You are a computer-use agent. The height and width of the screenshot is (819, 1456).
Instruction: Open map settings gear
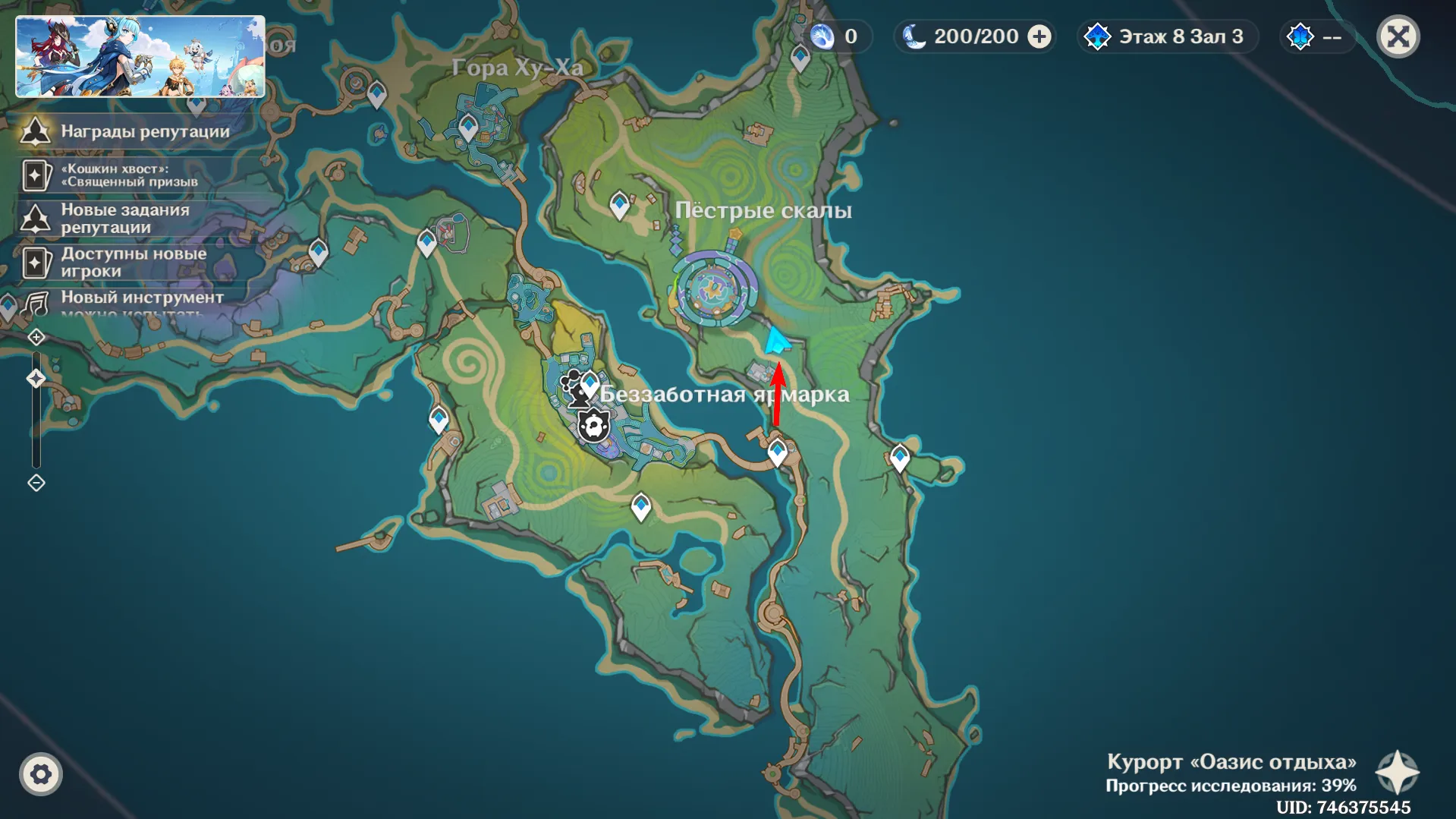coord(41,774)
